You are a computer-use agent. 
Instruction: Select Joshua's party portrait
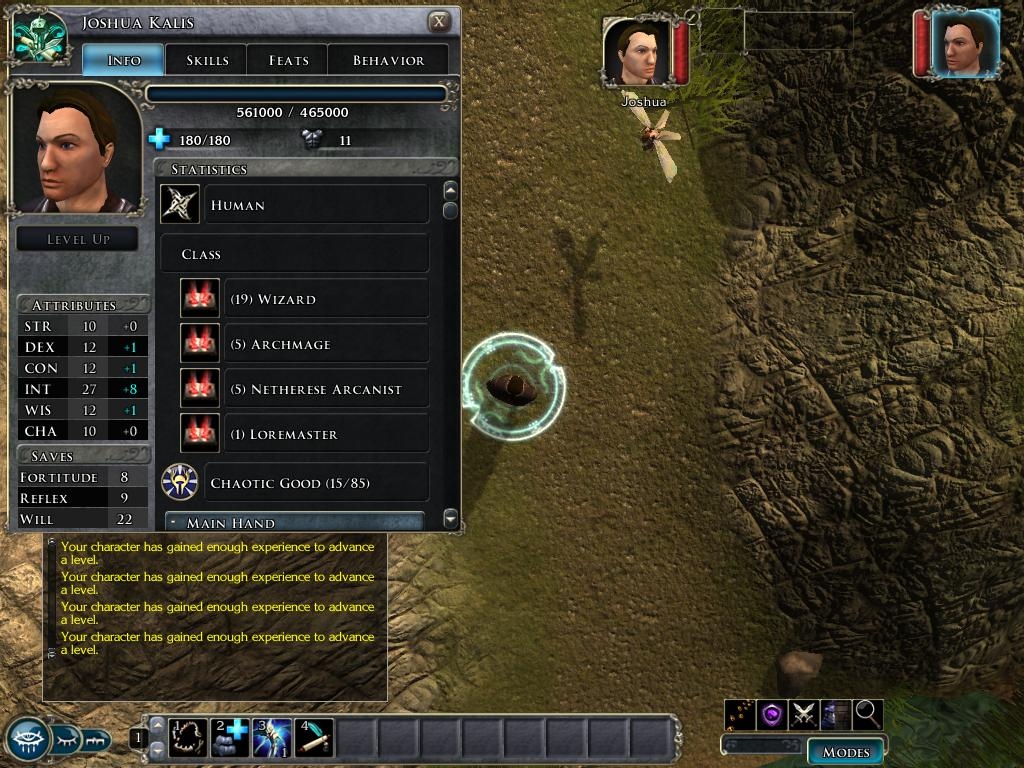(x=638, y=53)
